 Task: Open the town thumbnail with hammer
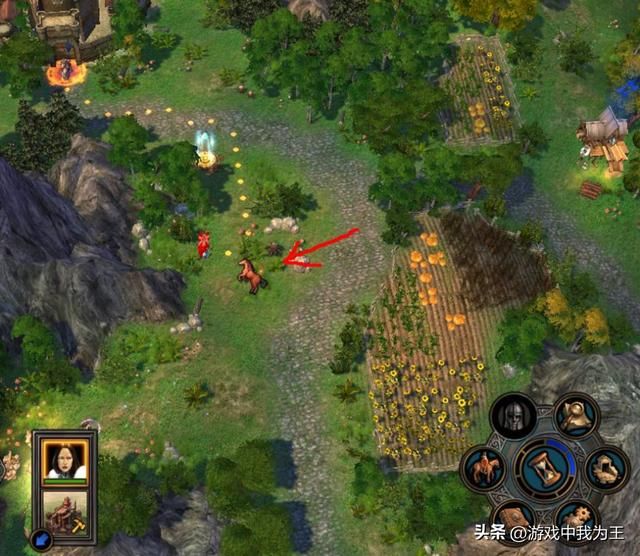click(x=65, y=513)
